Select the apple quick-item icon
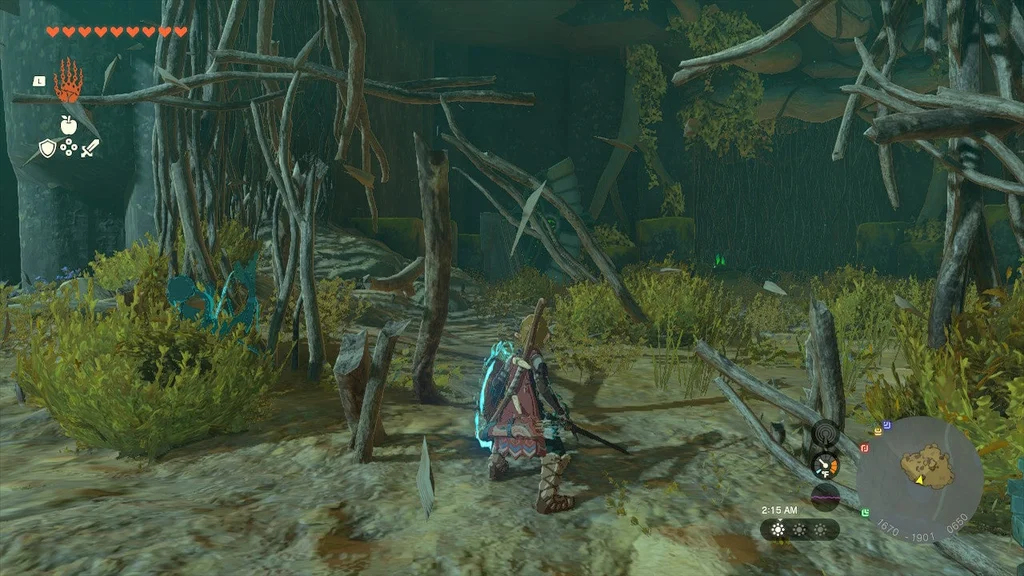The width and height of the screenshot is (1024, 576). (x=68, y=124)
